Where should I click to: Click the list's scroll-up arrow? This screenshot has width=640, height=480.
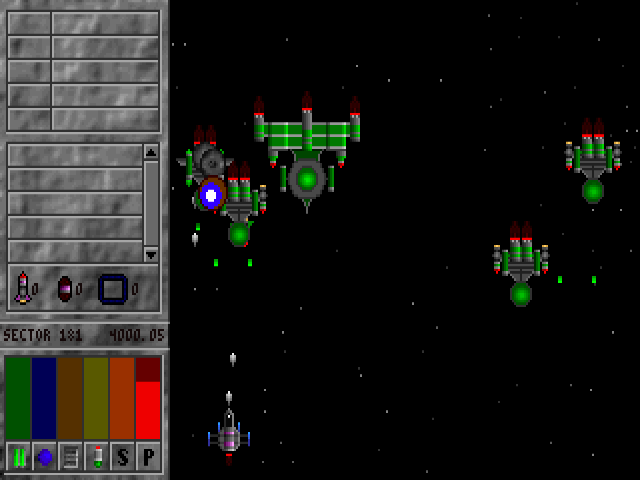(x=151, y=152)
